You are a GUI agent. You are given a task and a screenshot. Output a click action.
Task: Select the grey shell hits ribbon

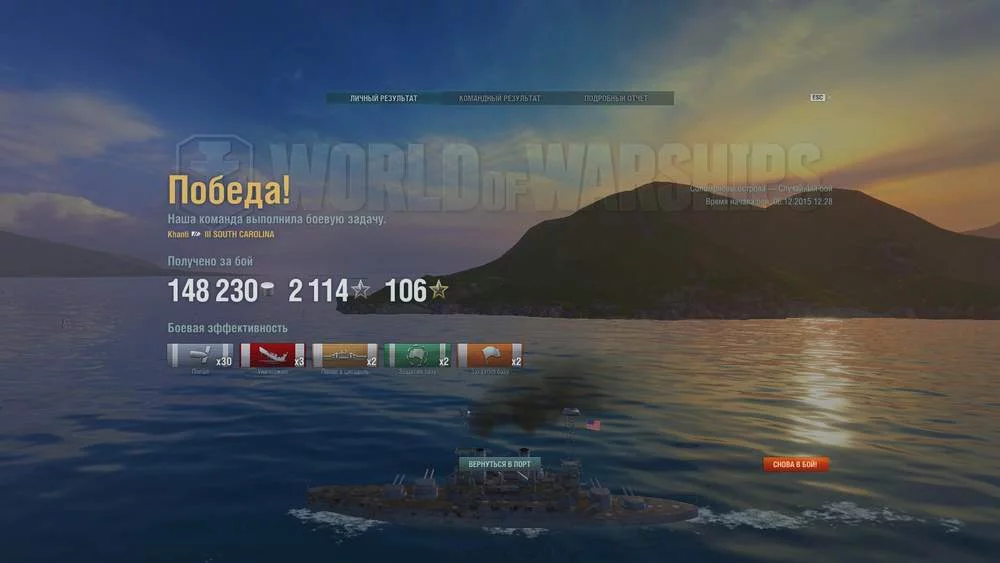point(200,355)
